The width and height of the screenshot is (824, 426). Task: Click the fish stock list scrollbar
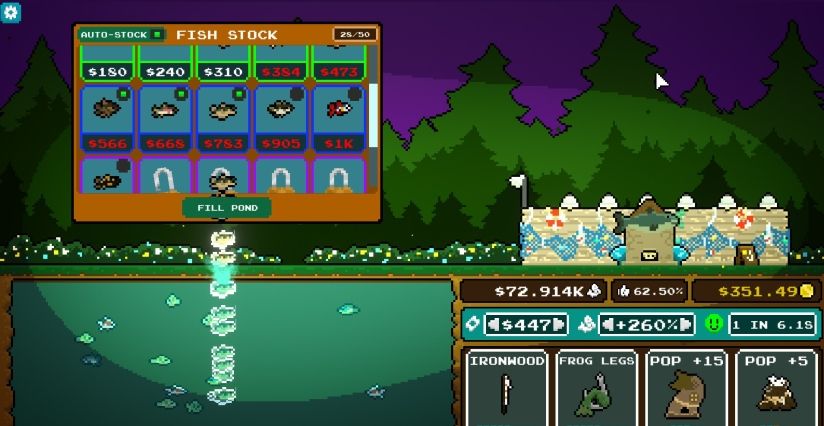(x=374, y=115)
